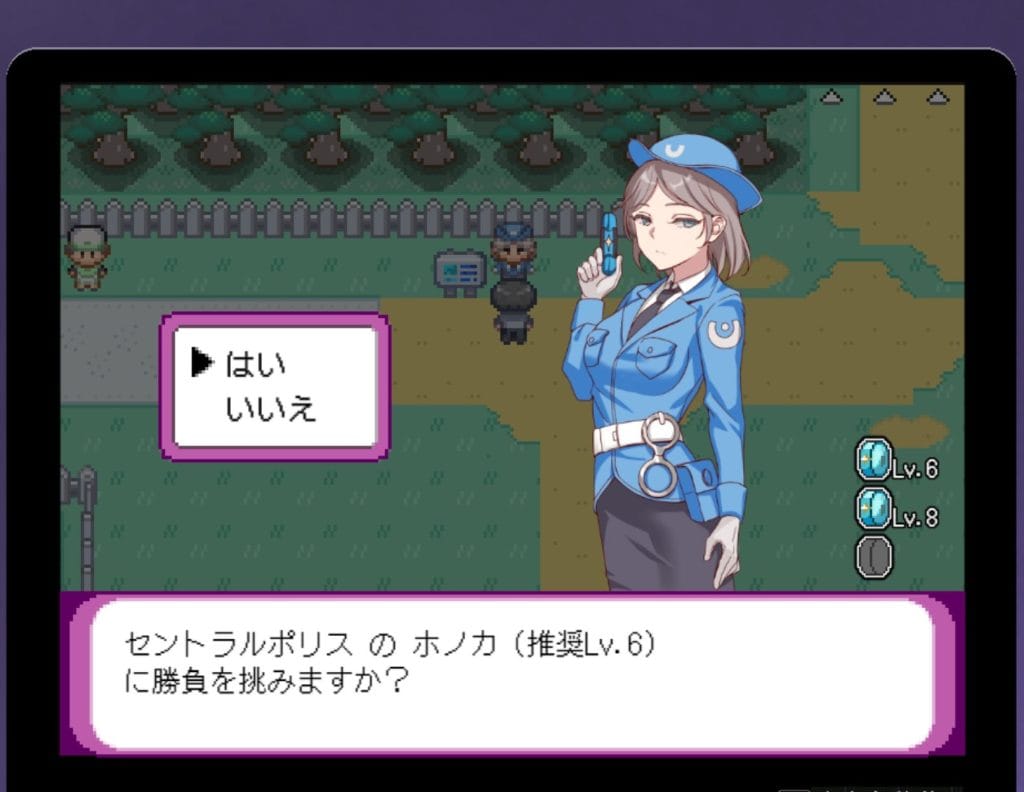Select いいえ to decline the challenge
Viewport: 1024px width, 792px height.
[x=270, y=408]
